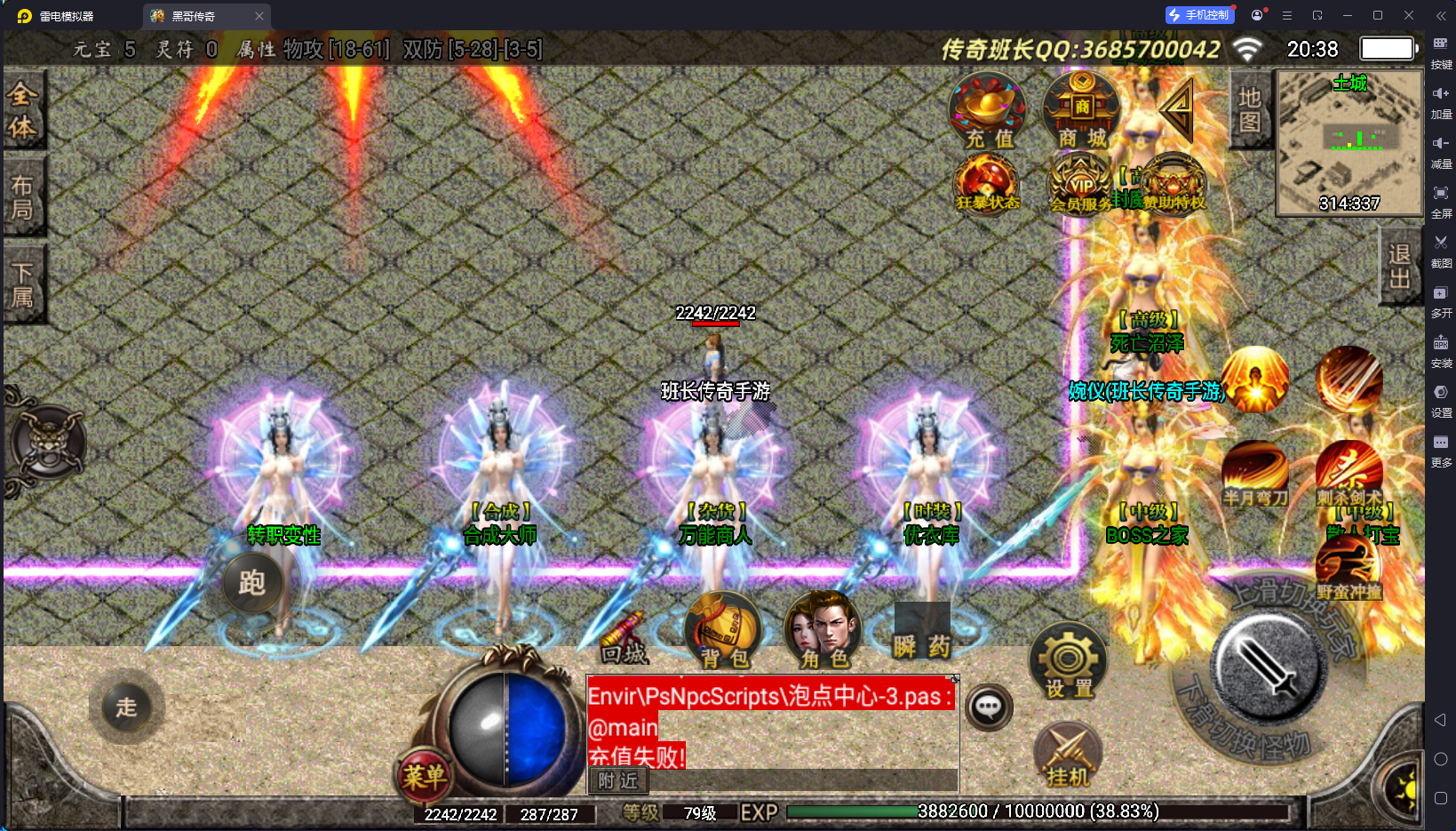This screenshot has height=831, width=1456.
Task: Open the 布局 layout button
Action: click(x=22, y=196)
